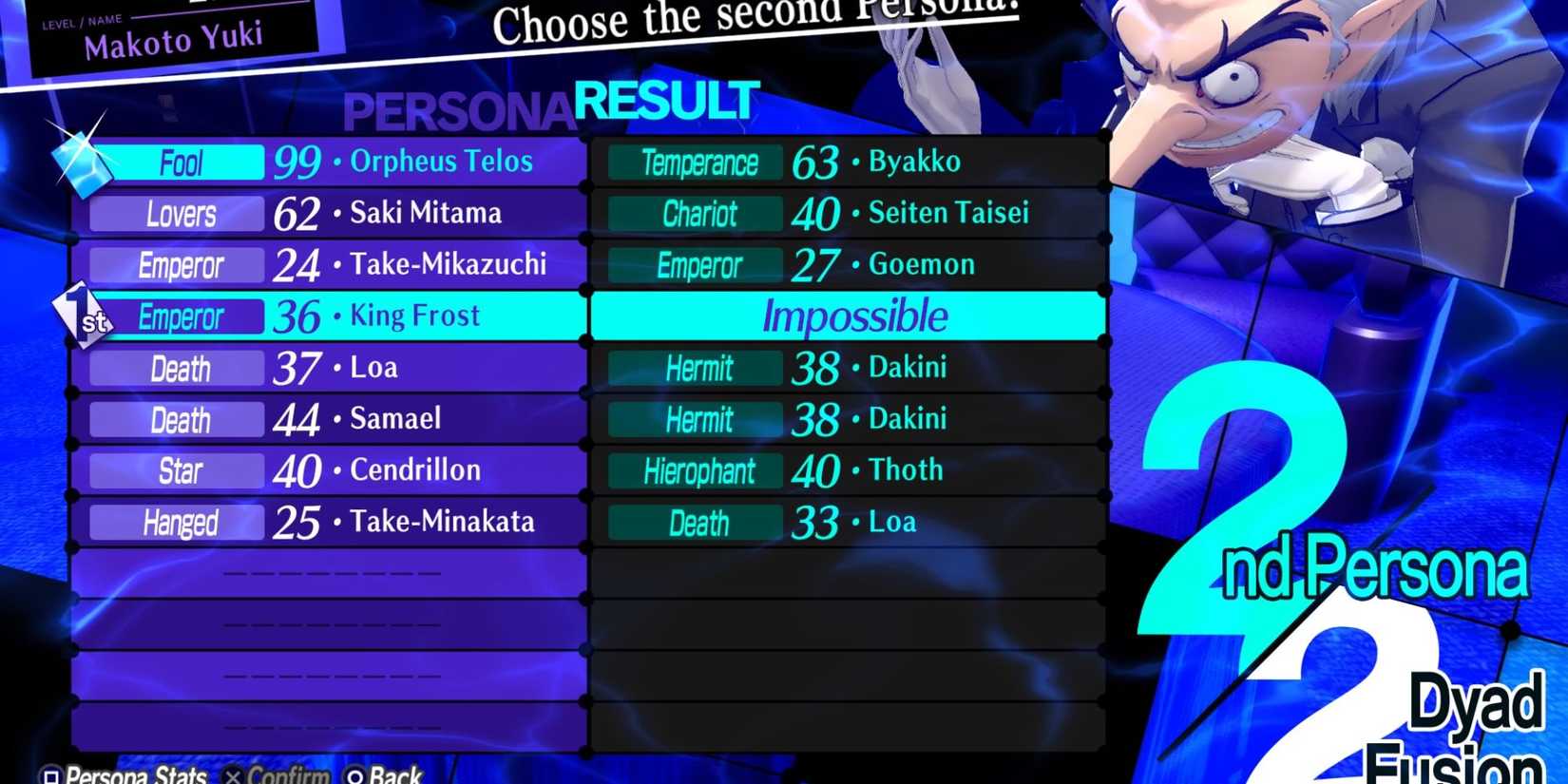Select the Fool arcana badge beside Orpheus Telos
The height and width of the screenshot is (784, 1568).
click(181, 163)
